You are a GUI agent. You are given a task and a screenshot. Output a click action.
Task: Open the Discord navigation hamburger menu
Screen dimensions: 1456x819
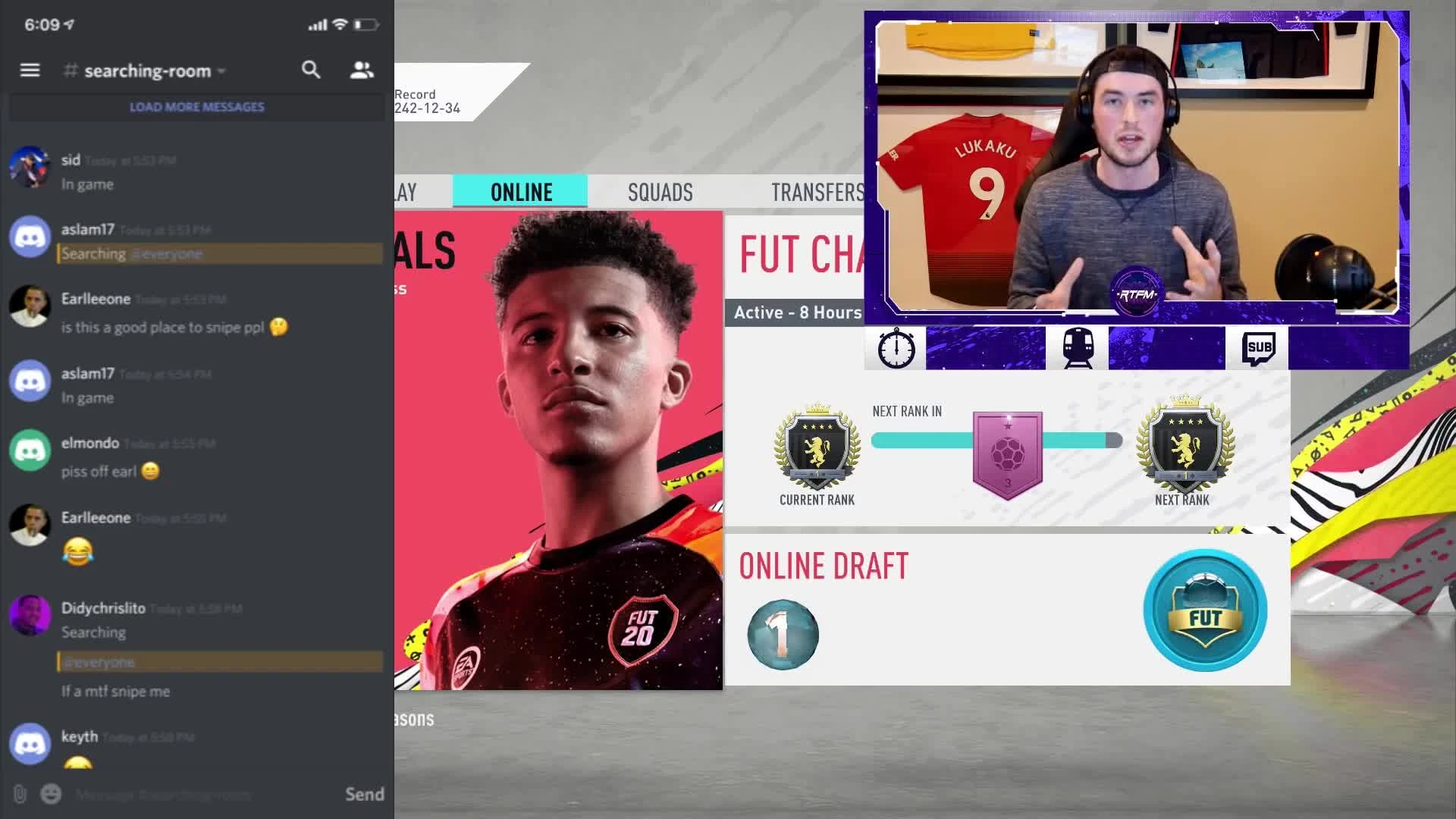pos(30,70)
